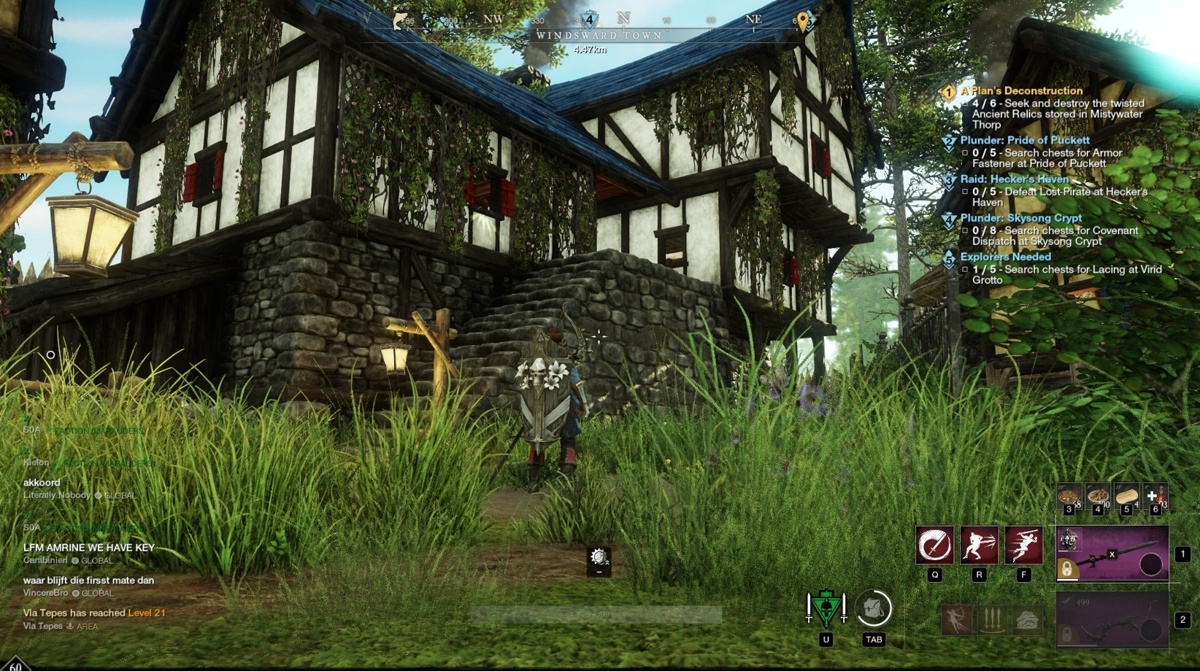
Task: Toggle the green PvP faction flag
Action: coord(826,608)
